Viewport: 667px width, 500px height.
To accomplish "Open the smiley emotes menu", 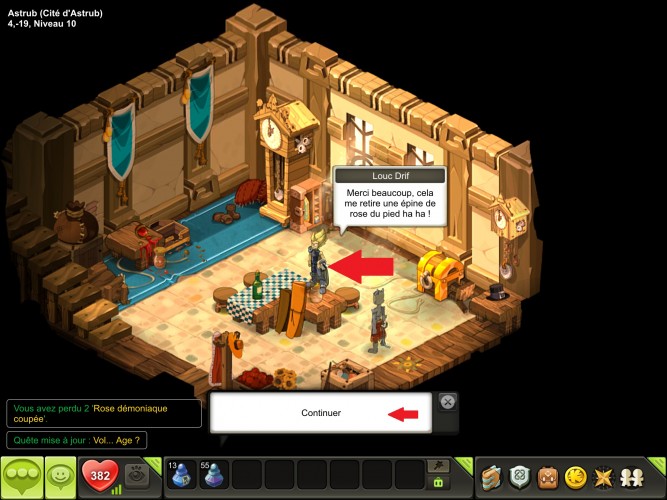I will [61, 476].
